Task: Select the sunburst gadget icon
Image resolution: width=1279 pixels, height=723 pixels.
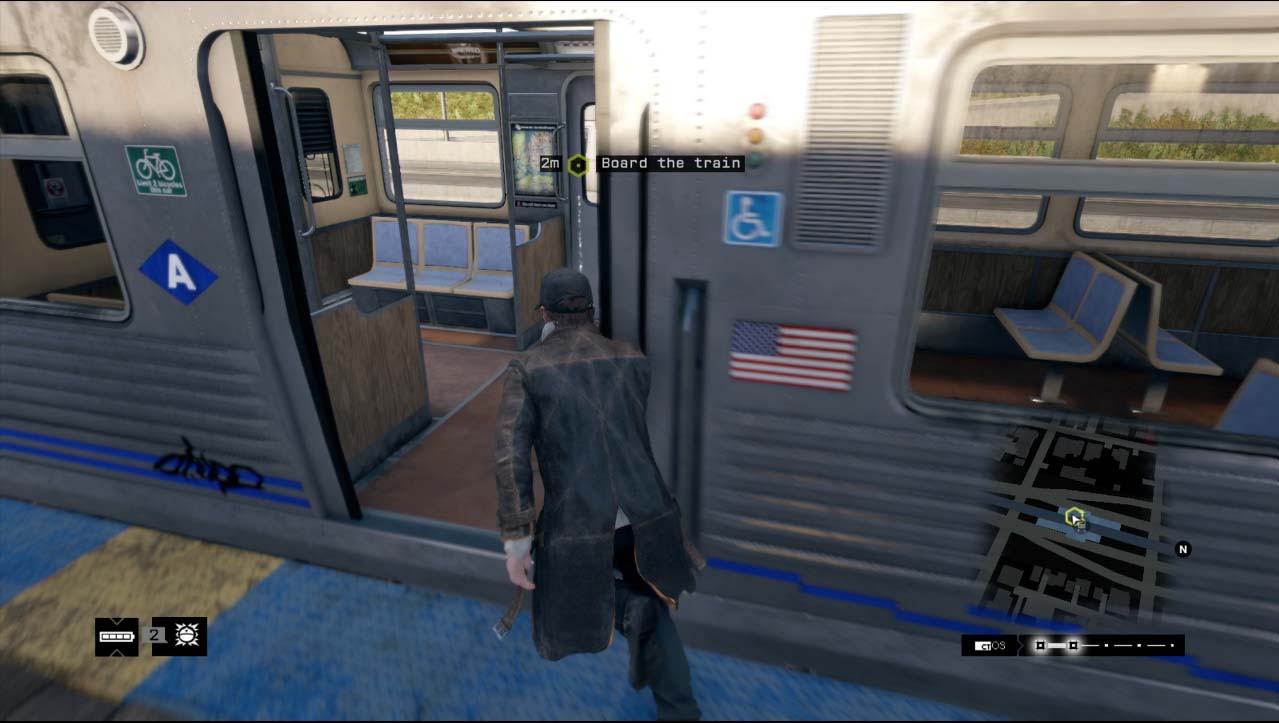Action: click(187, 636)
